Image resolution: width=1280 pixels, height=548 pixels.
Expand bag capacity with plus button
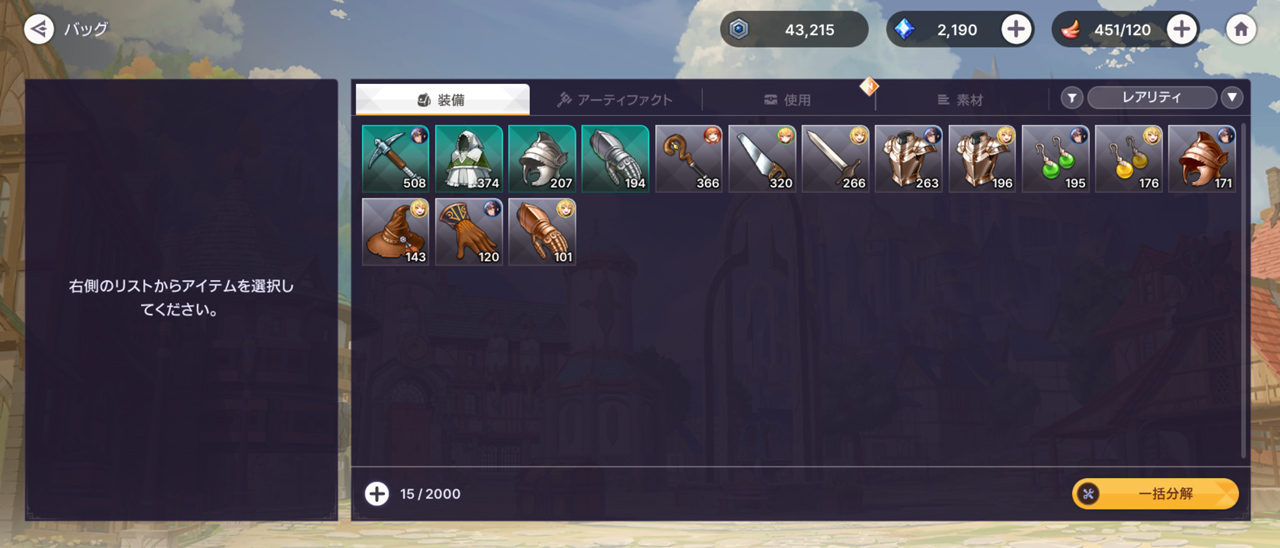(376, 494)
